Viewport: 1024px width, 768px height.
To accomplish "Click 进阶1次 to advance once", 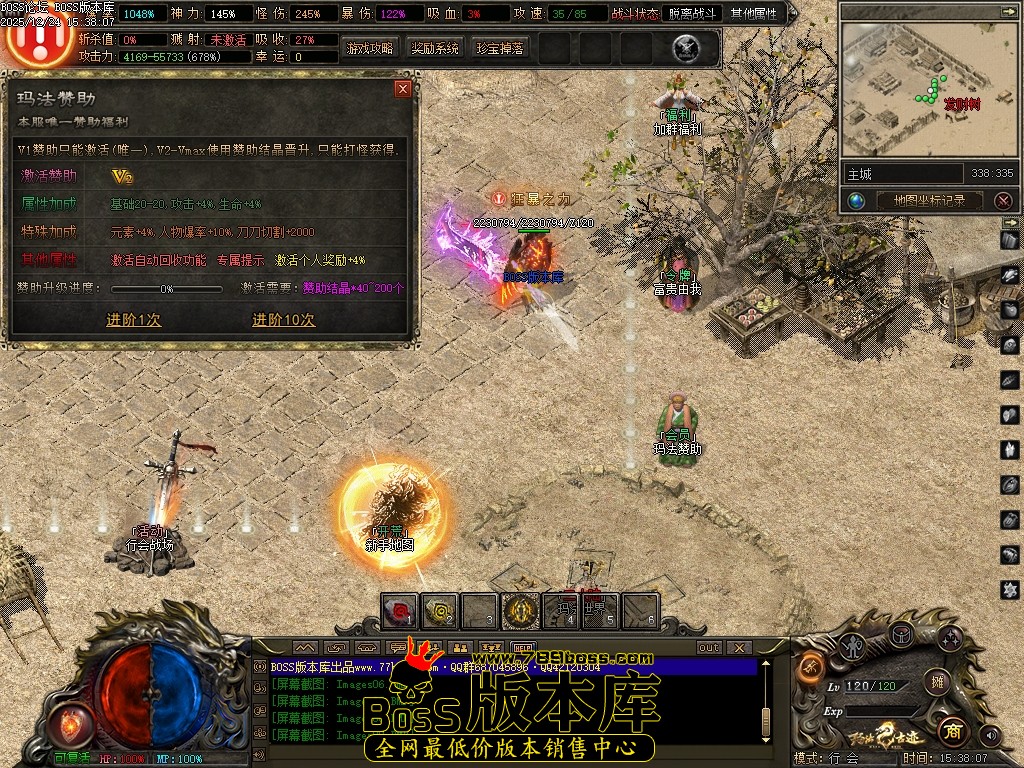I will (x=134, y=320).
